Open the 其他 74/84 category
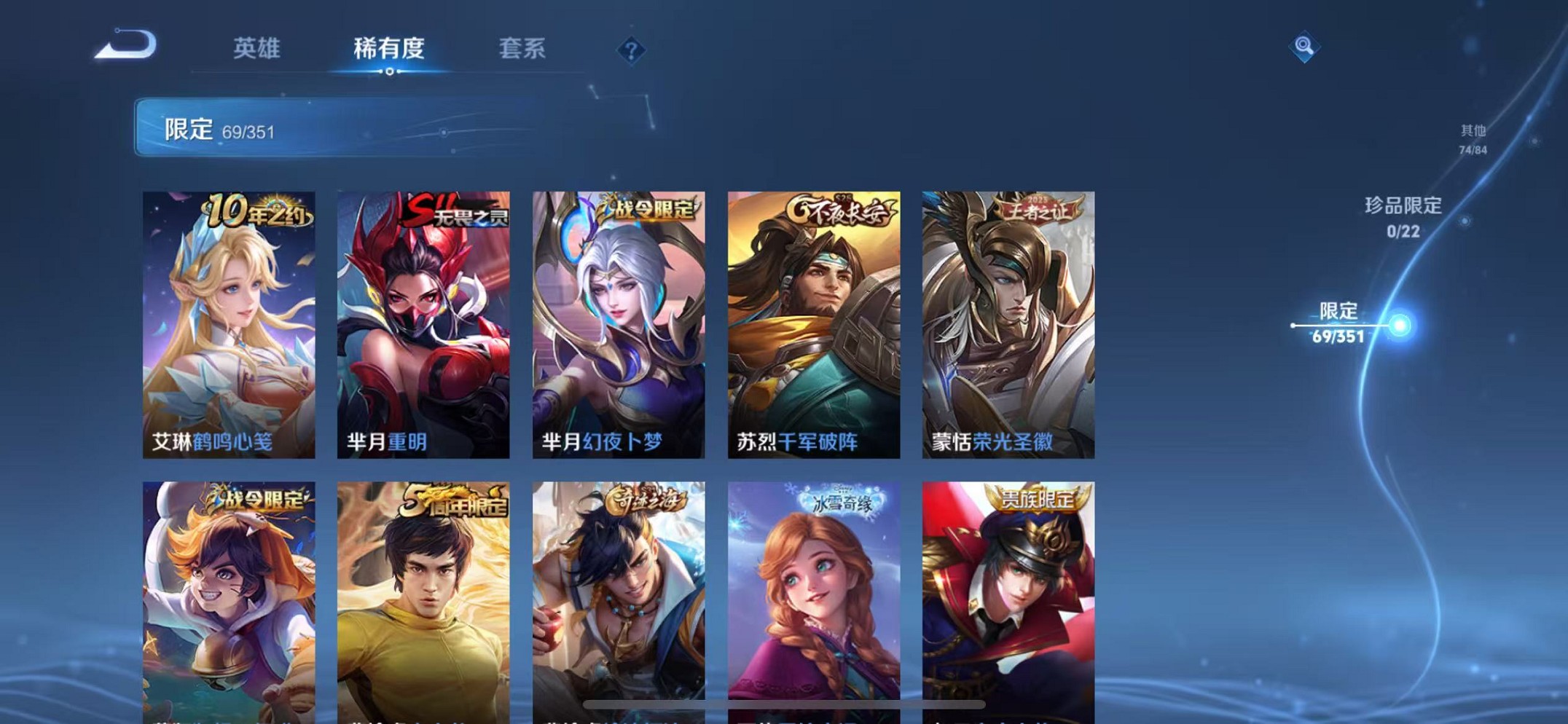Image resolution: width=1568 pixels, height=724 pixels. click(x=1473, y=137)
